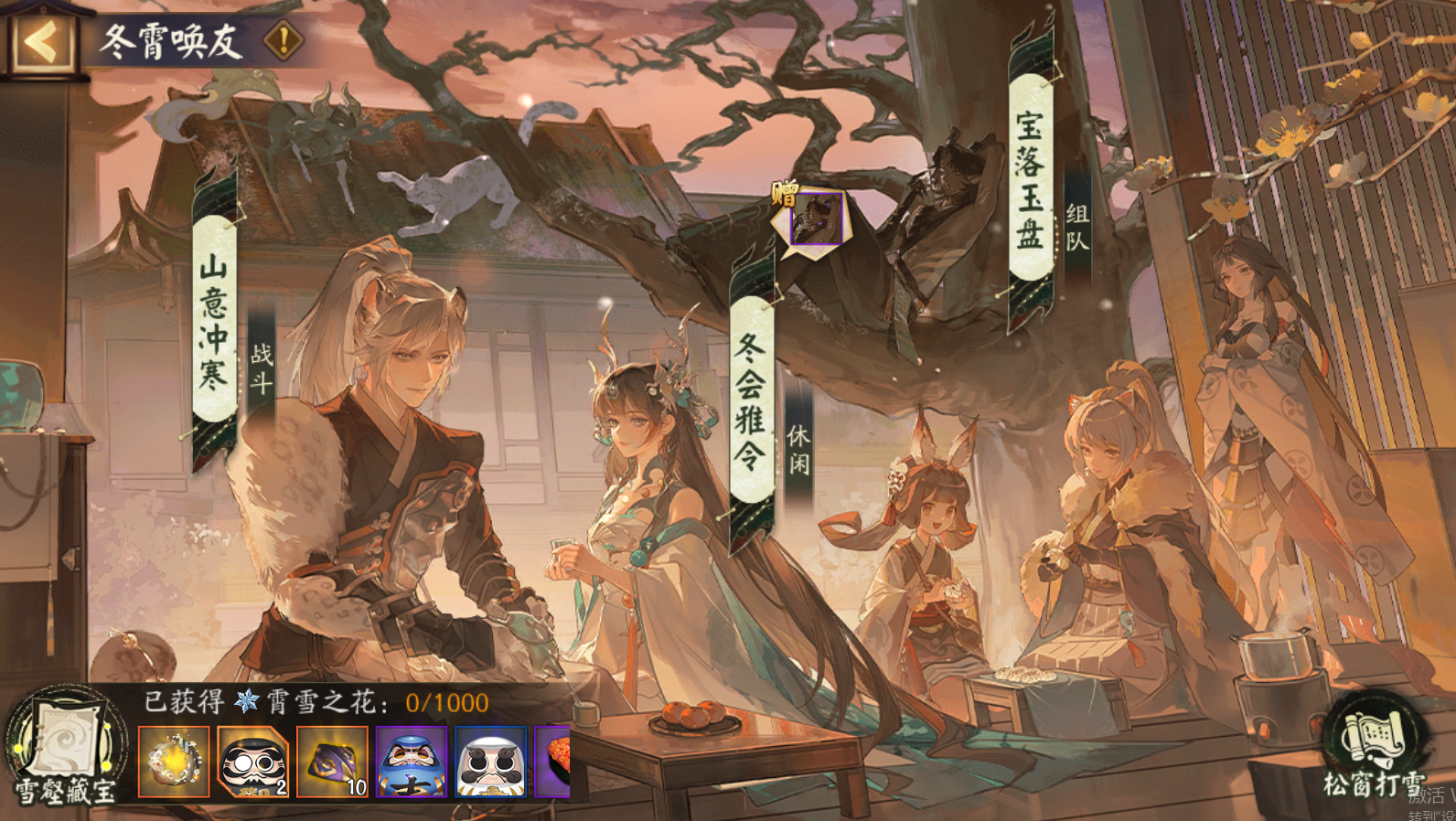The height and width of the screenshot is (821, 1456).
Task: Pick the blue daruma doll icon
Action: click(411, 763)
